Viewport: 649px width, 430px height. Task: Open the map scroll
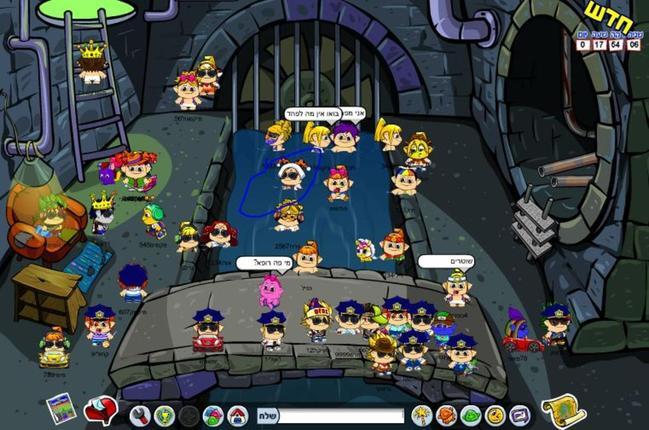click(563, 409)
